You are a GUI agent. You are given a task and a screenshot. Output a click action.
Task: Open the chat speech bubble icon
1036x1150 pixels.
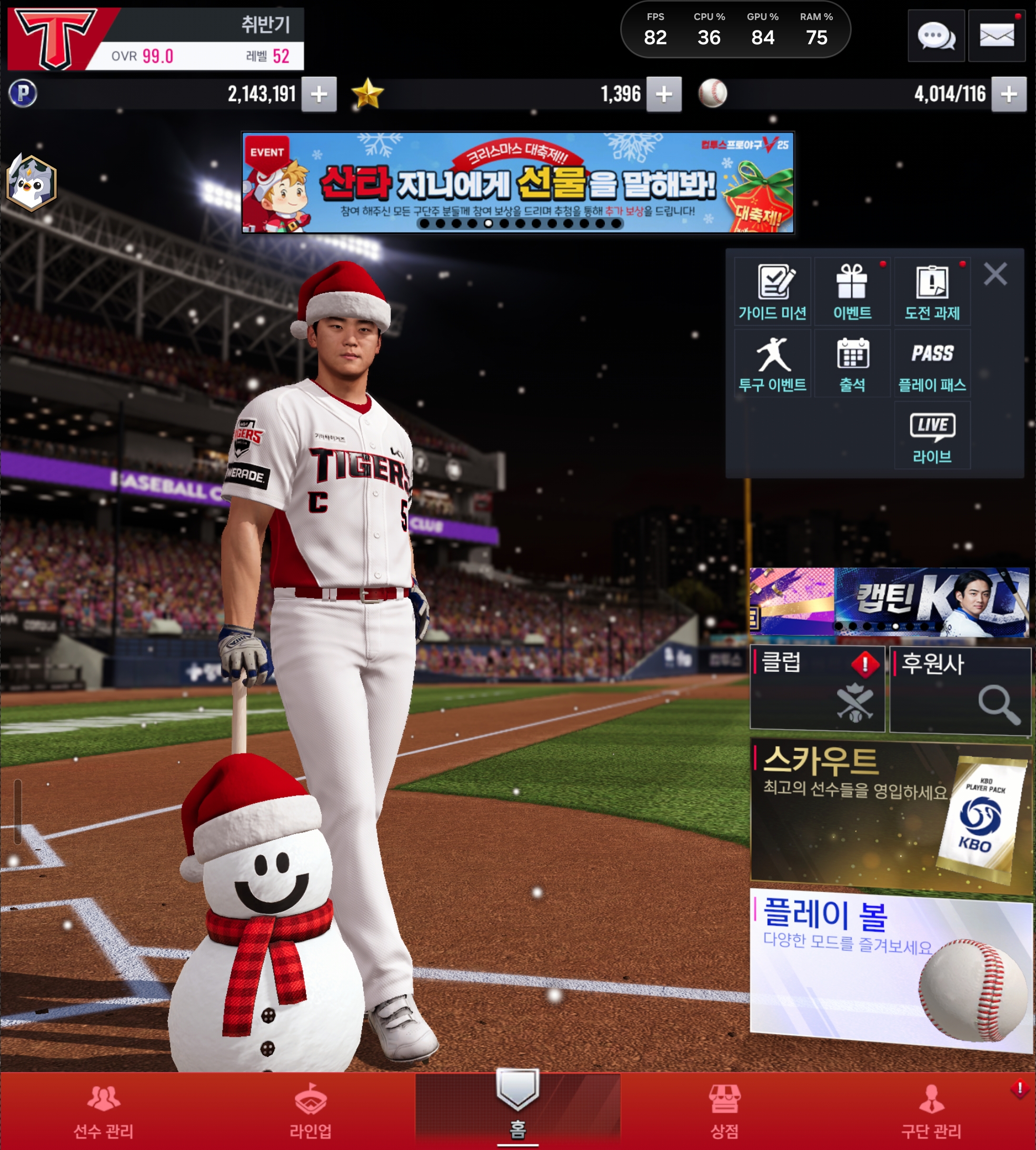click(936, 36)
